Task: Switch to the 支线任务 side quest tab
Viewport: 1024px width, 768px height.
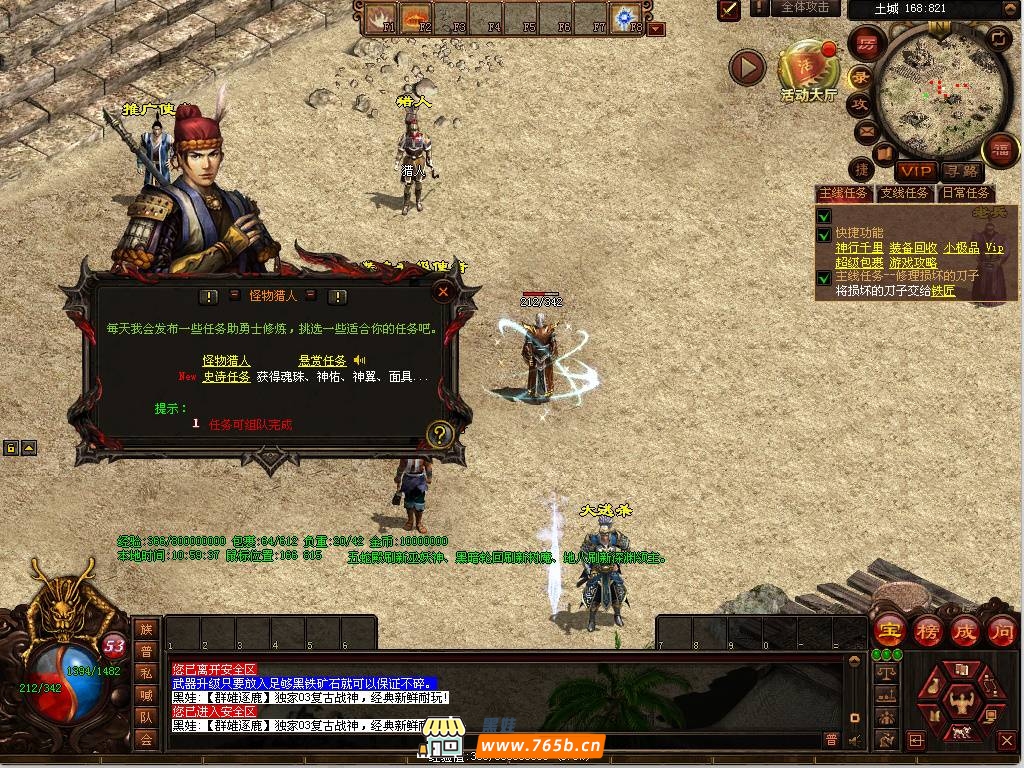Action: [x=904, y=193]
